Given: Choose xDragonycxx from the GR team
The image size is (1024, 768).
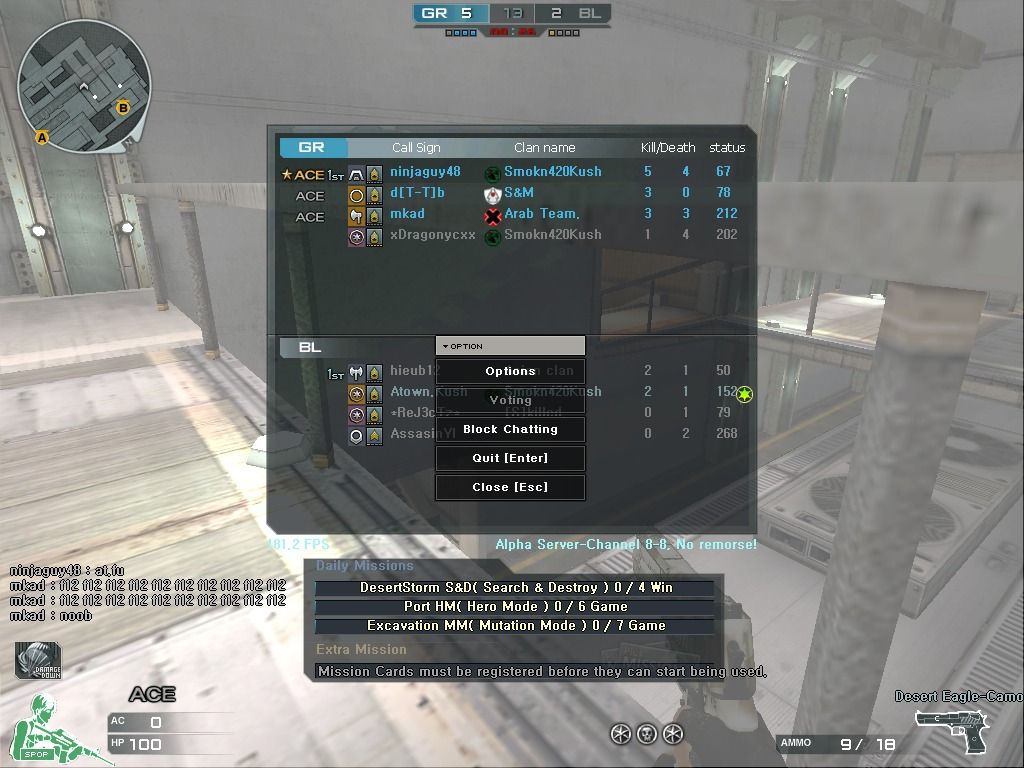Looking at the screenshot, I should 432,235.
